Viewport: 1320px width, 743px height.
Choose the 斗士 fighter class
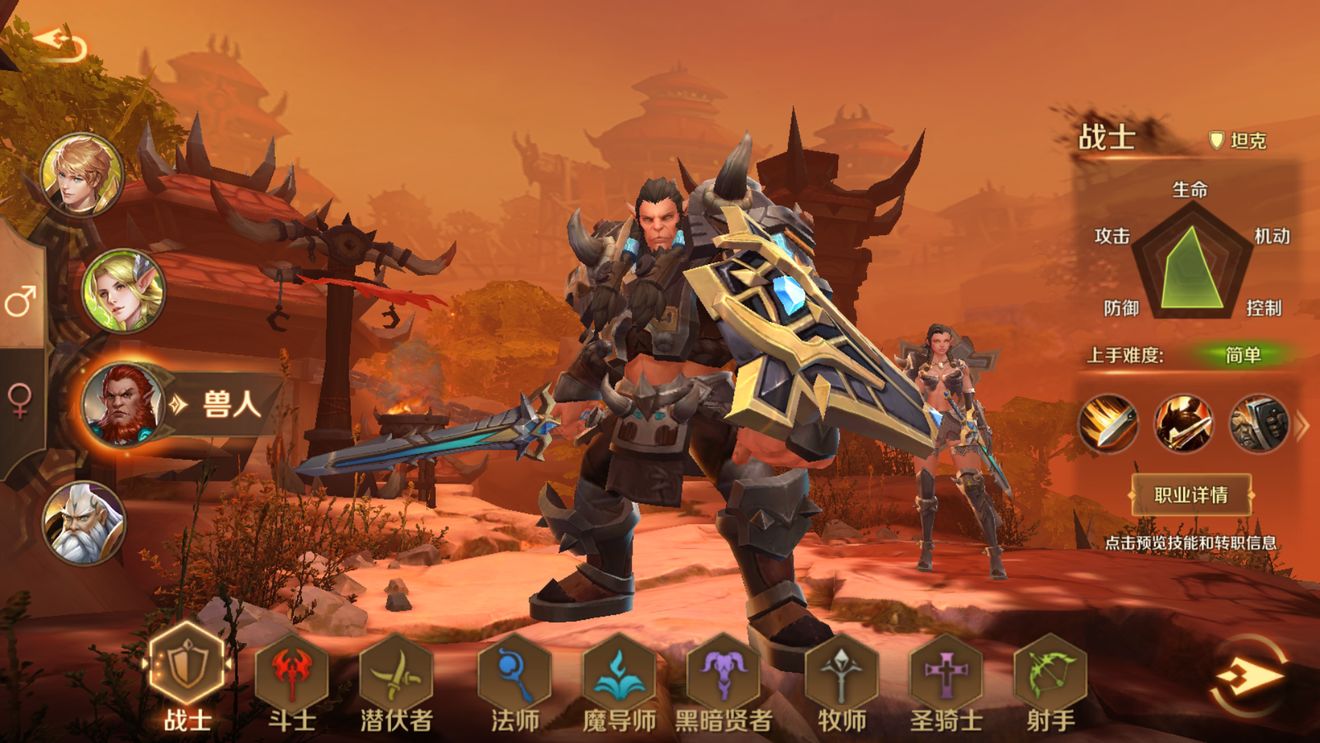(x=291, y=670)
